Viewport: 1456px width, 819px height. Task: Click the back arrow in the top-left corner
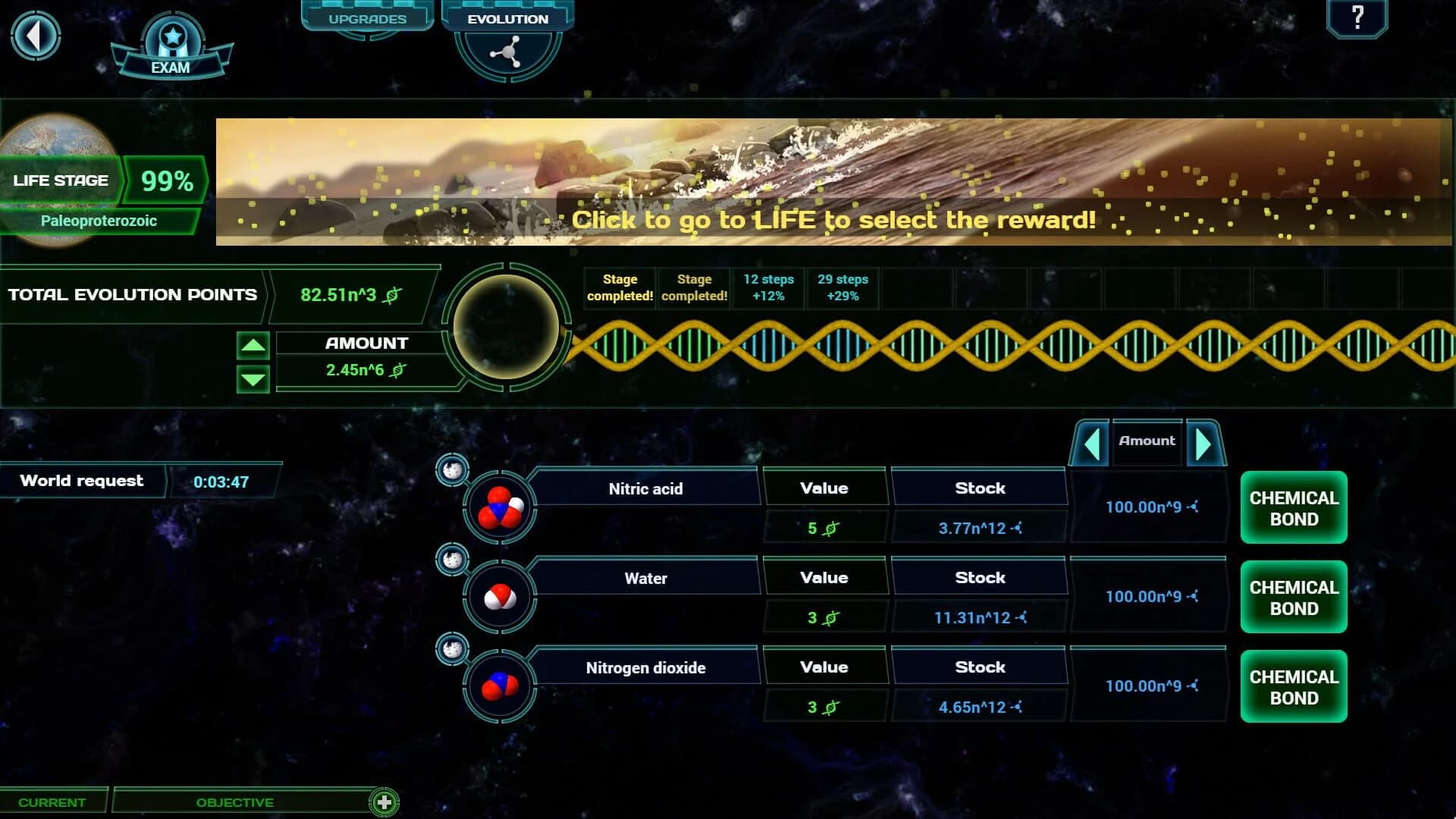pos(36,36)
